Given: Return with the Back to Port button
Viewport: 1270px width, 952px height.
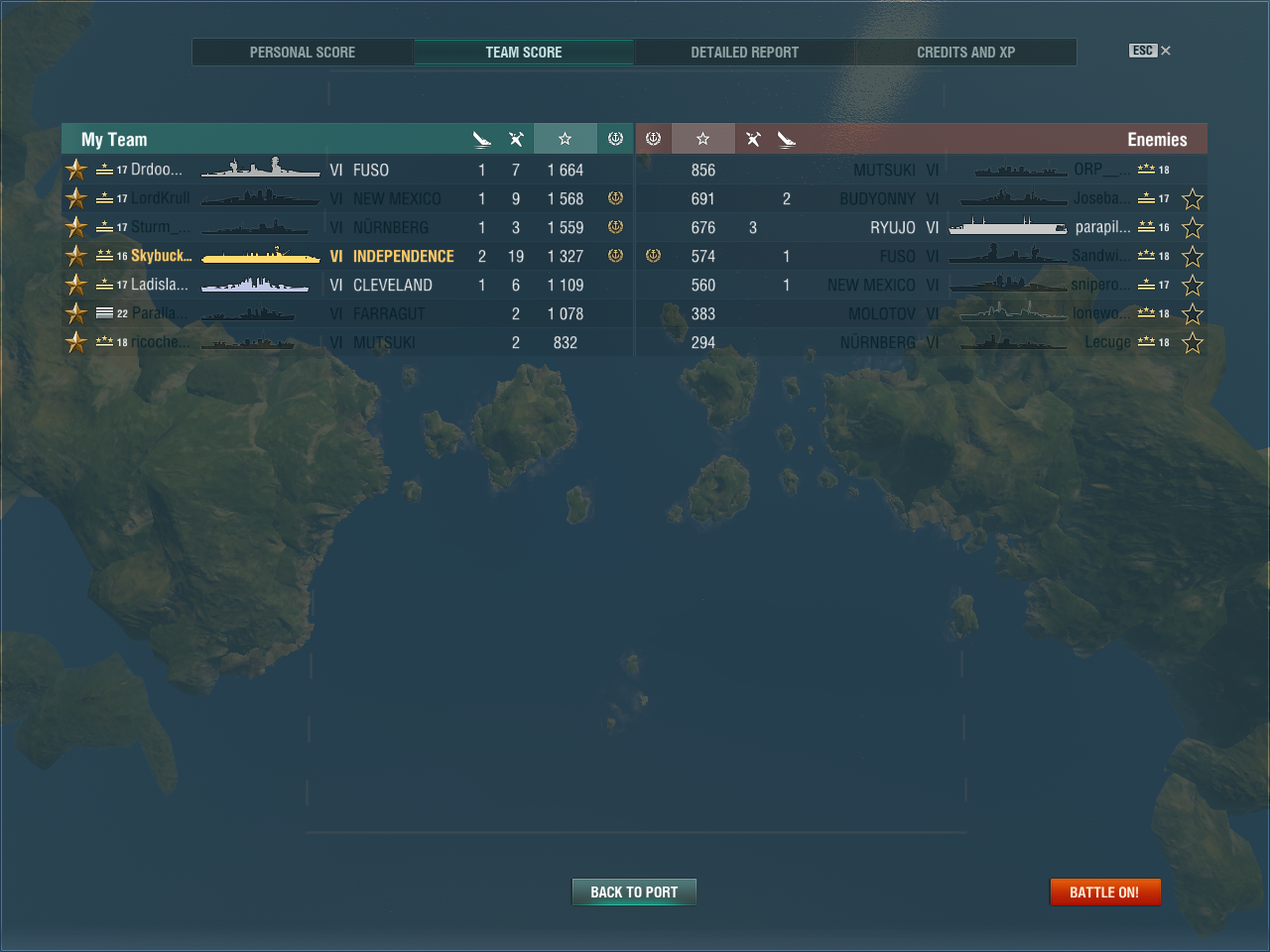Looking at the screenshot, I should coord(634,892).
